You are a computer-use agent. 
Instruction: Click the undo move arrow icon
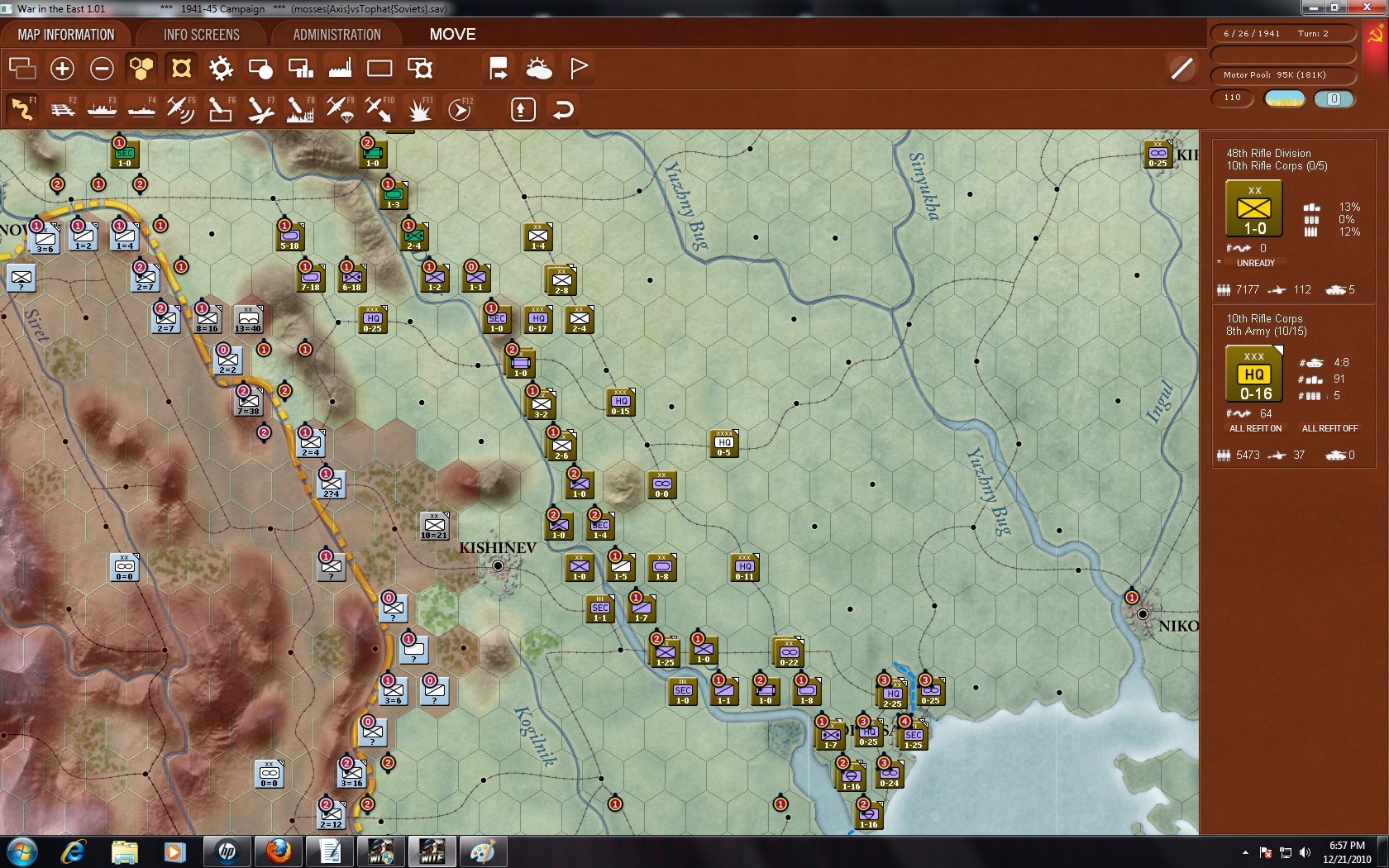[x=563, y=108]
